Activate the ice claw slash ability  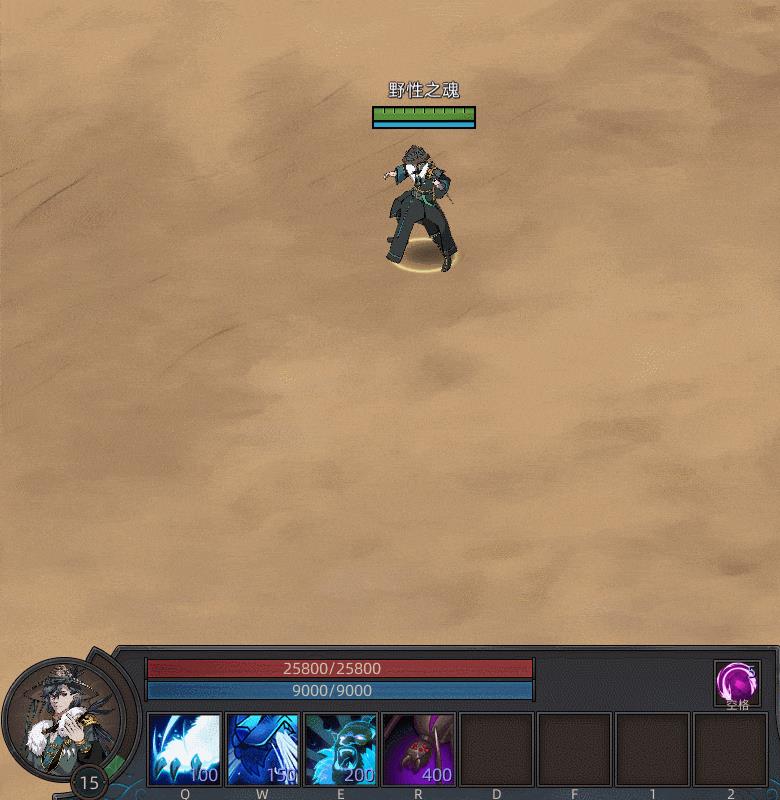click(x=185, y=749)
